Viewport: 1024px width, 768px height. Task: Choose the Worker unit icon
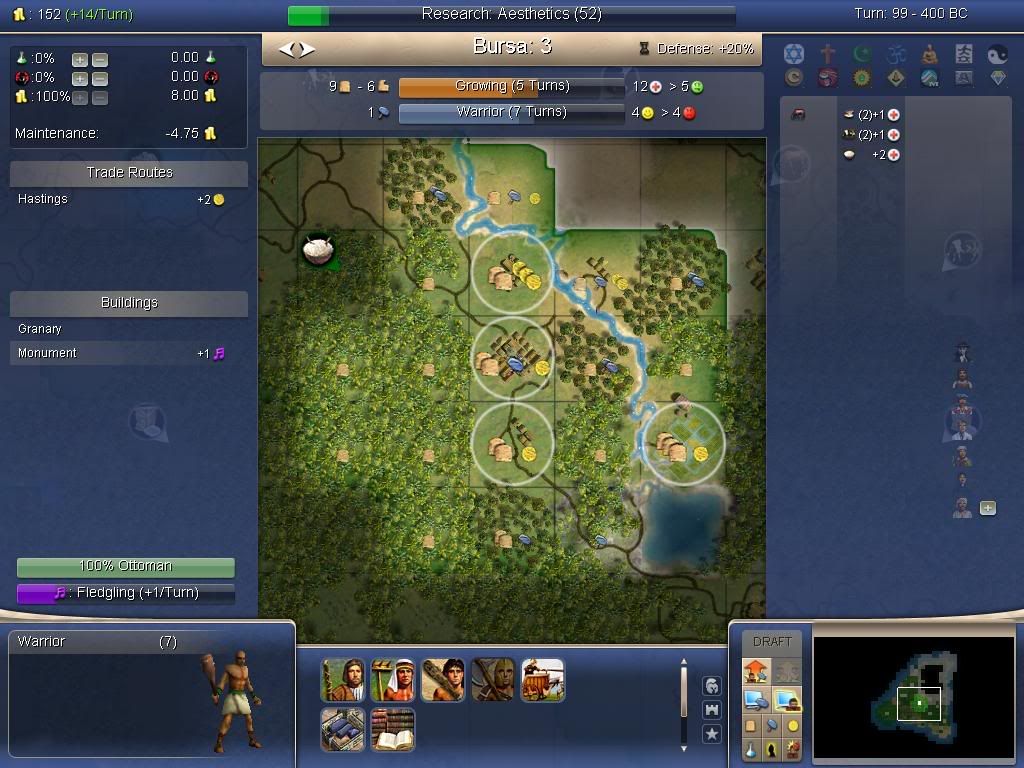coord(392,680)
